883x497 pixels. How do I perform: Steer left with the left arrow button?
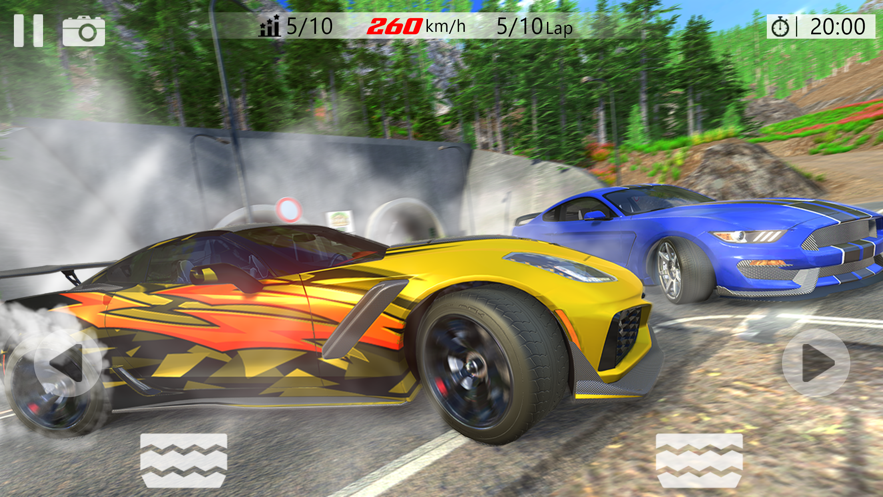(x=66, y=363)
